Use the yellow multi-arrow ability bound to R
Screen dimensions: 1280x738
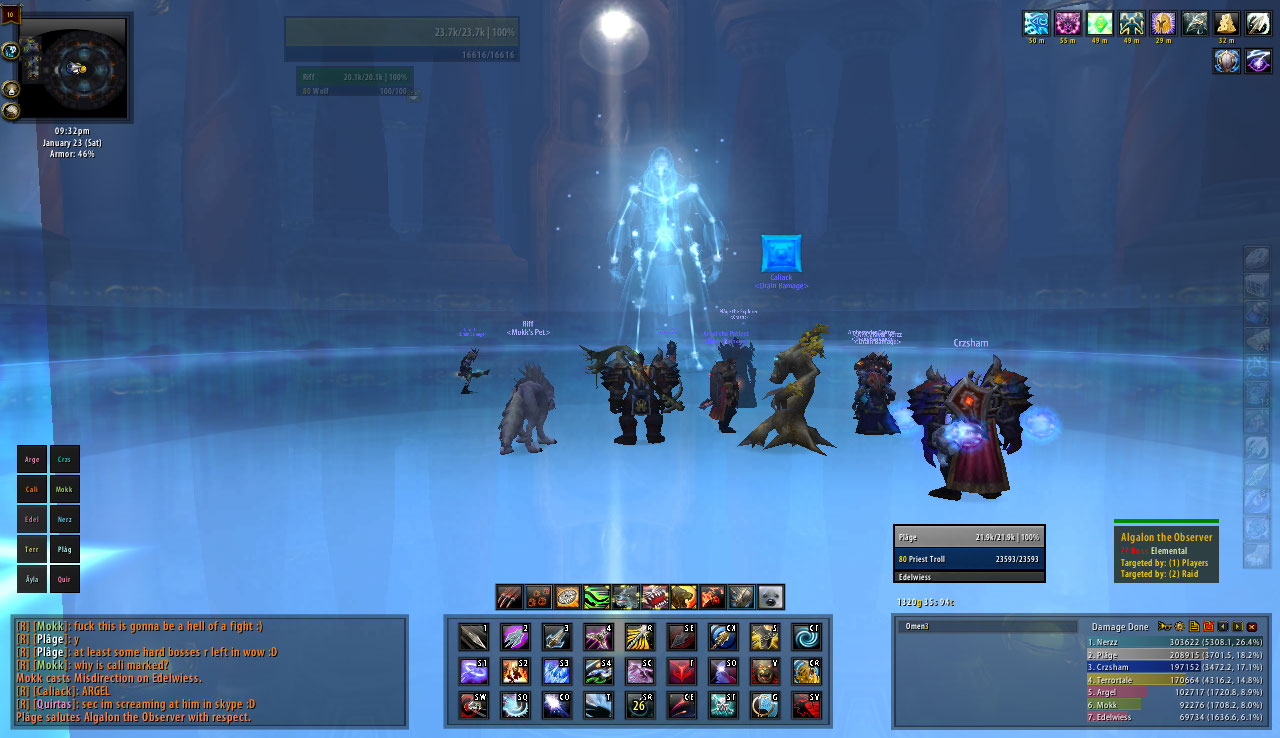pos(640,637)
